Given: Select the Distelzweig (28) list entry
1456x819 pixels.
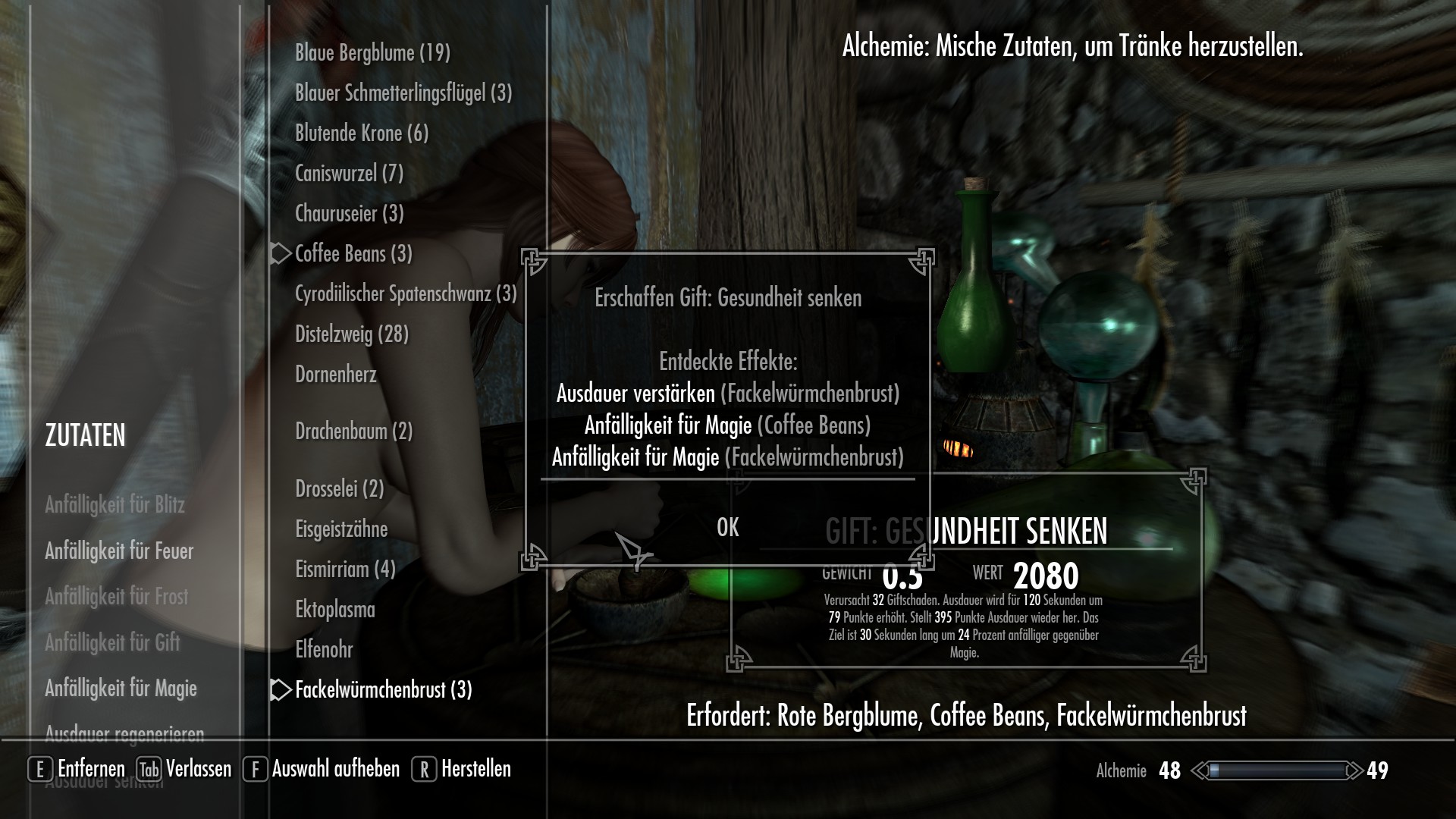Looking at the screenshot, I should tap(351, 334).
